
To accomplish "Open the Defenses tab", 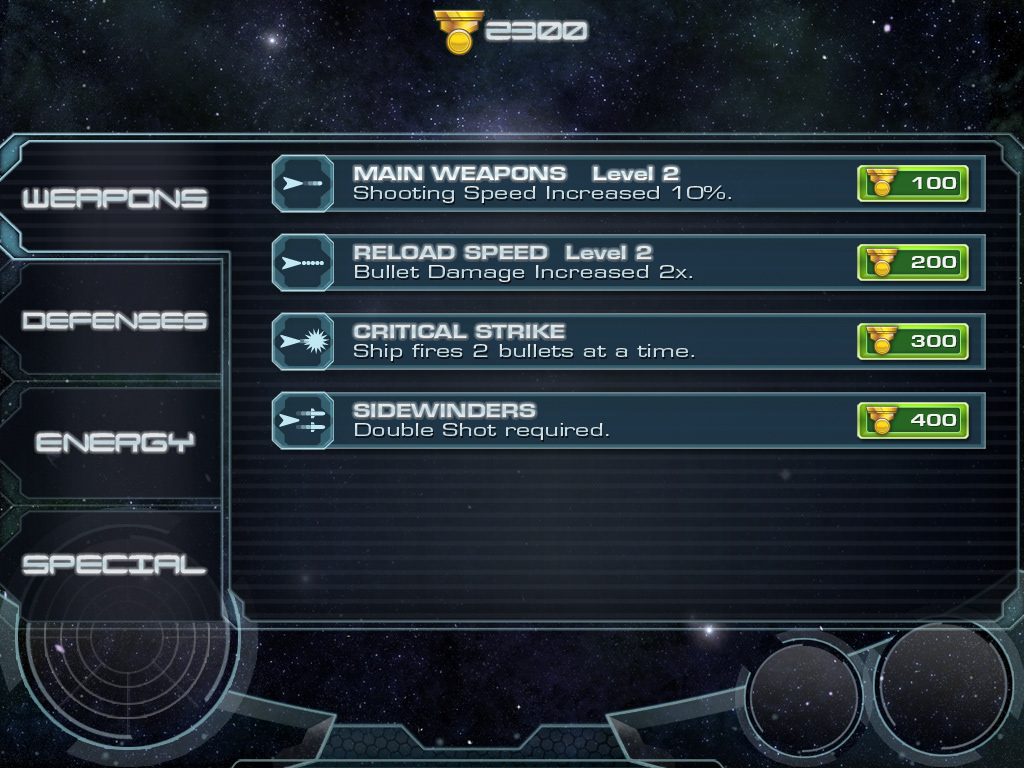I will (x=114, y=321).
